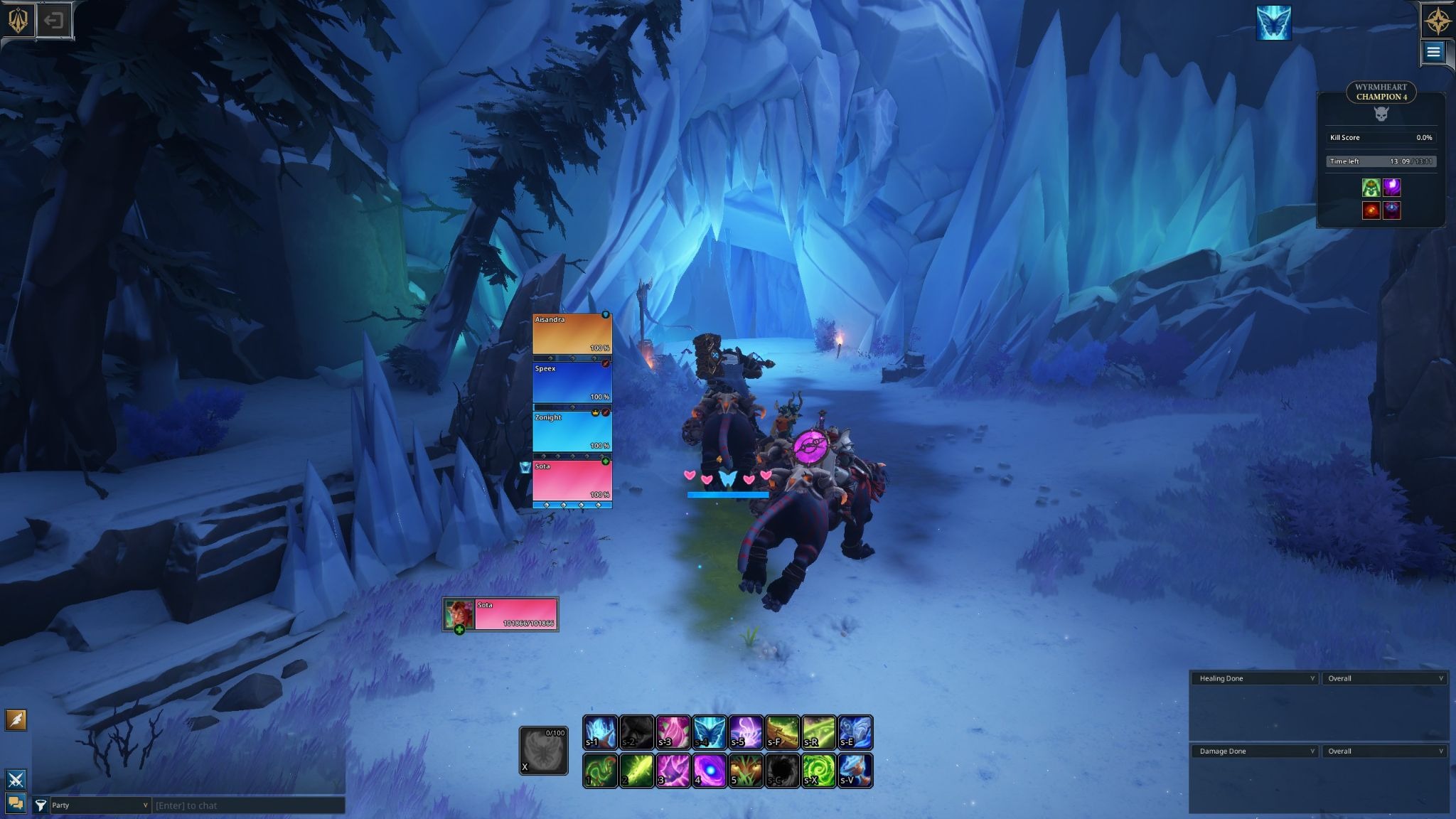Activate the green vine serpent ability
The width and height of the screenshot is (1456, 819).
(600, 771)
